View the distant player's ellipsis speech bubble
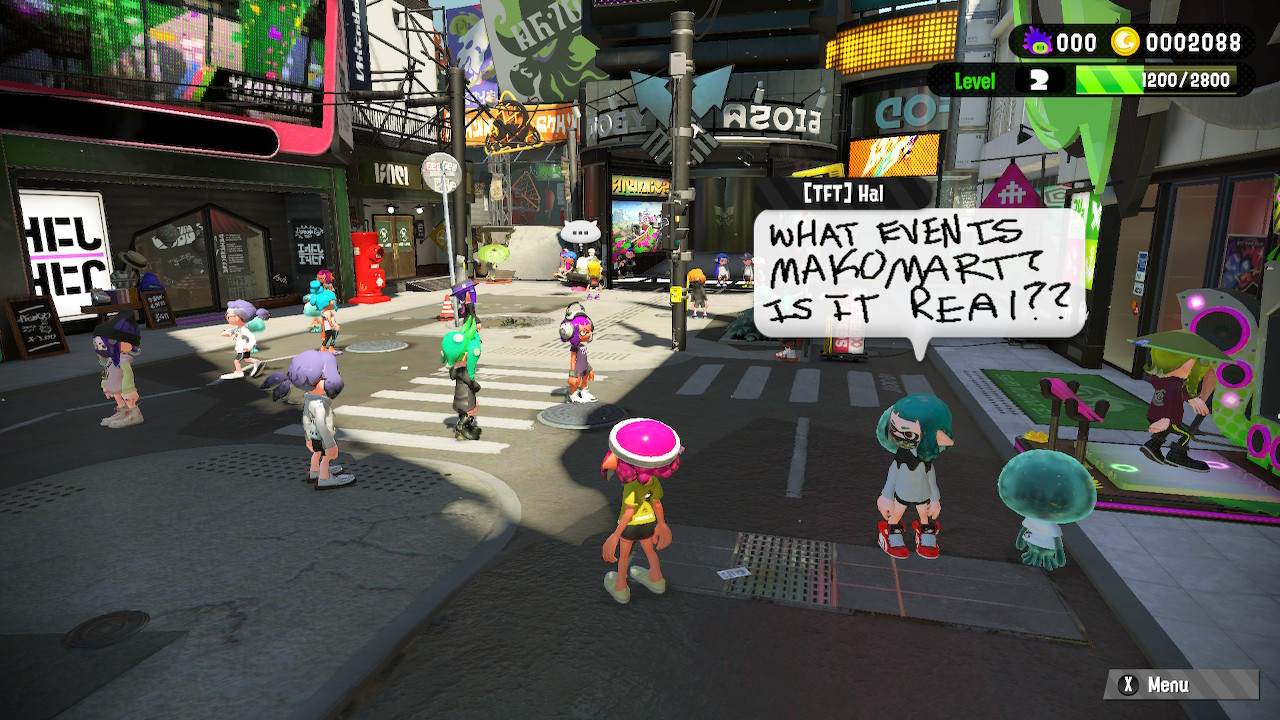1280x720 pixels. (580, 233)
